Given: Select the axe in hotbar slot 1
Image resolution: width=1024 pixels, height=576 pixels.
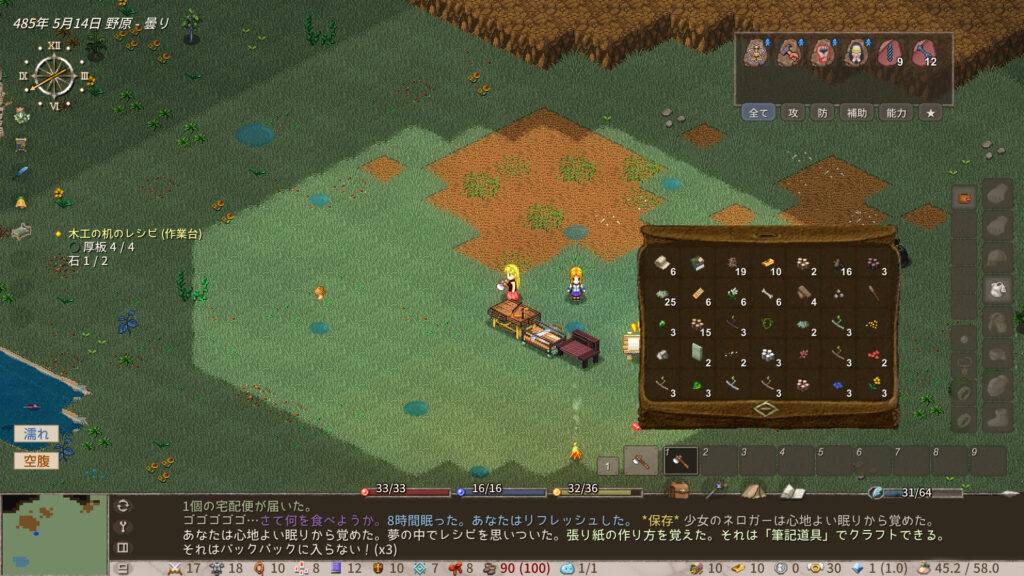Looking at the screenshot, I should (x=680, y=460).
